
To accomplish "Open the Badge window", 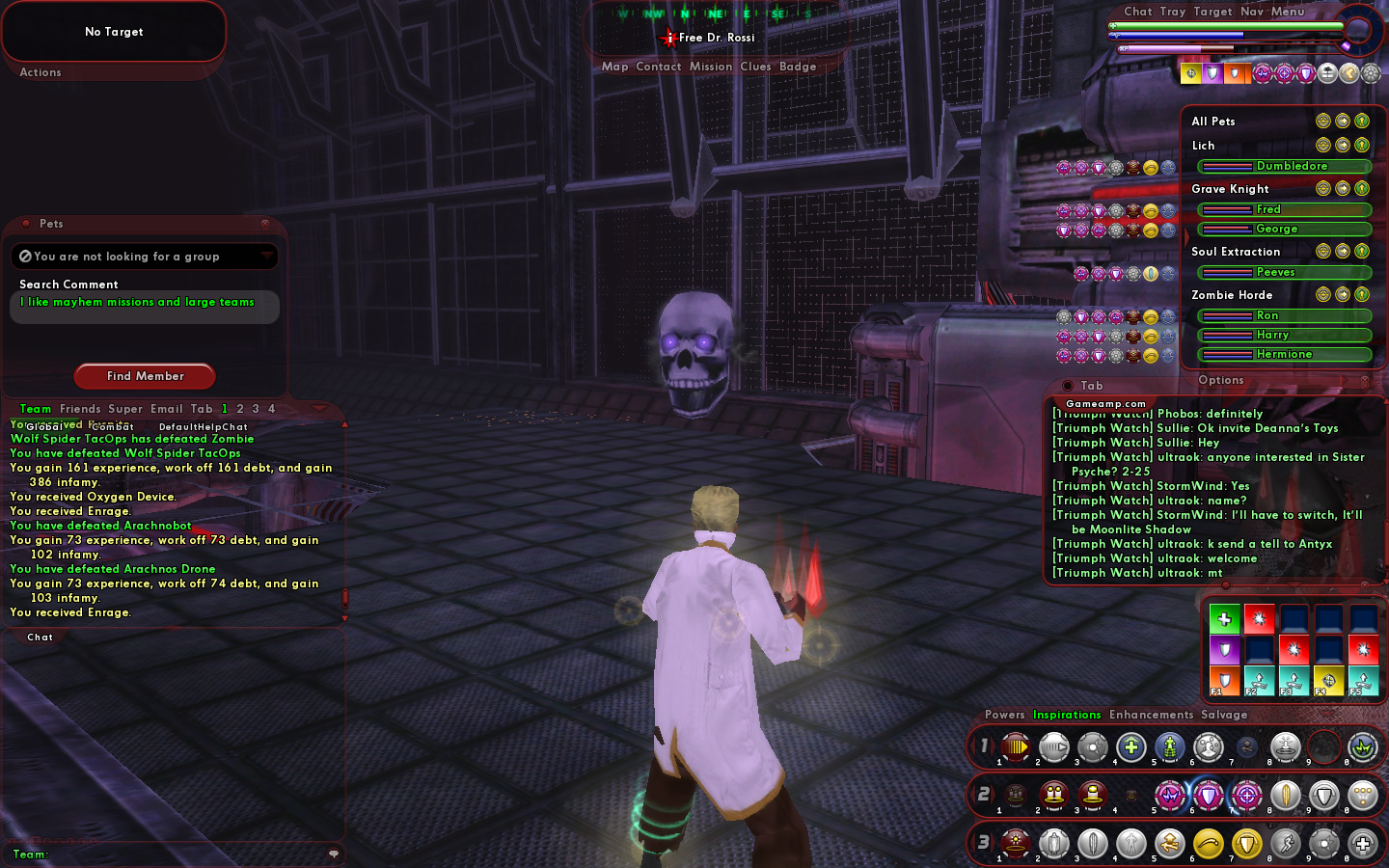I will [x=798, y=67].
